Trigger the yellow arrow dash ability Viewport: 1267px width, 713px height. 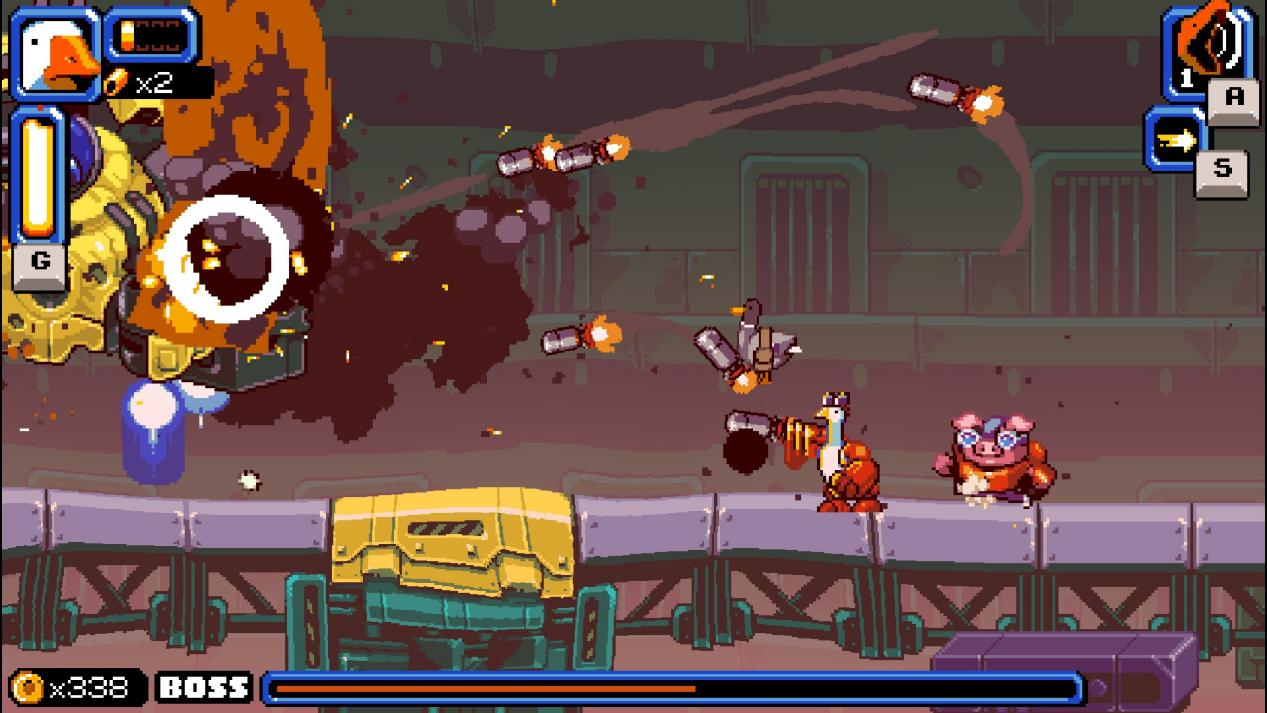(x=1177, y=140)
